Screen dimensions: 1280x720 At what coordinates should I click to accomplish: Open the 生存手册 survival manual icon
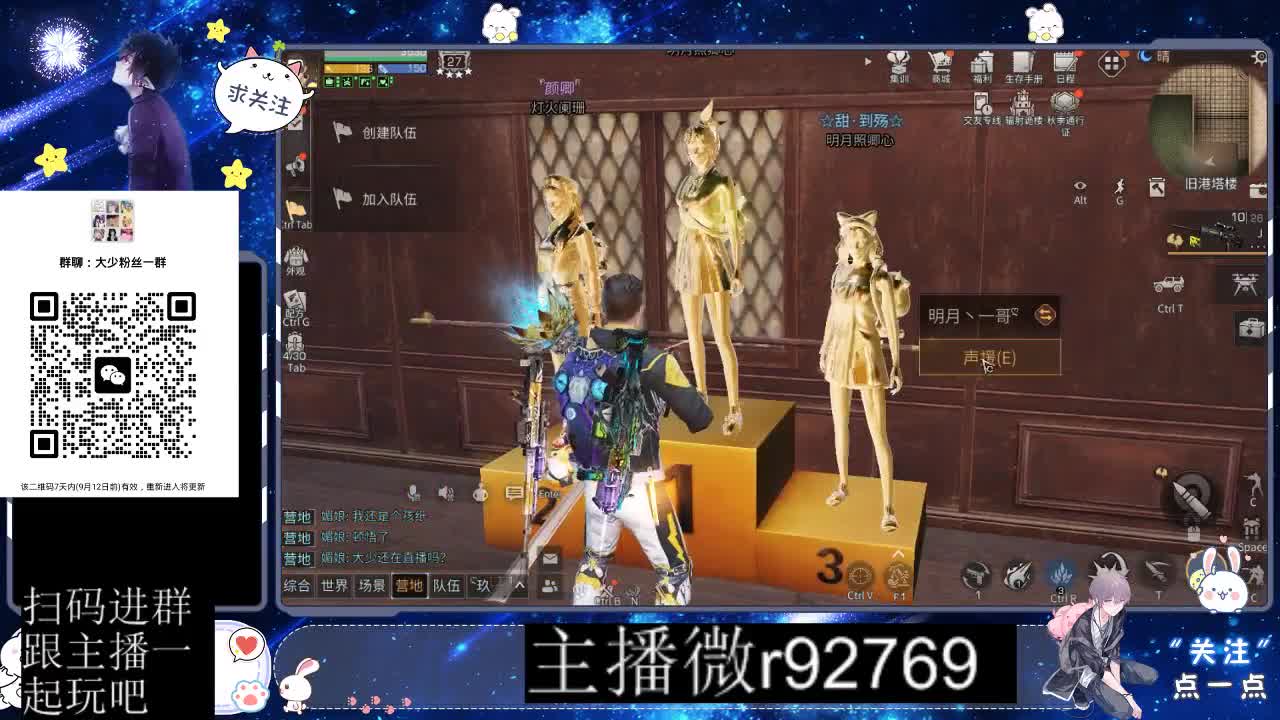1022,64
